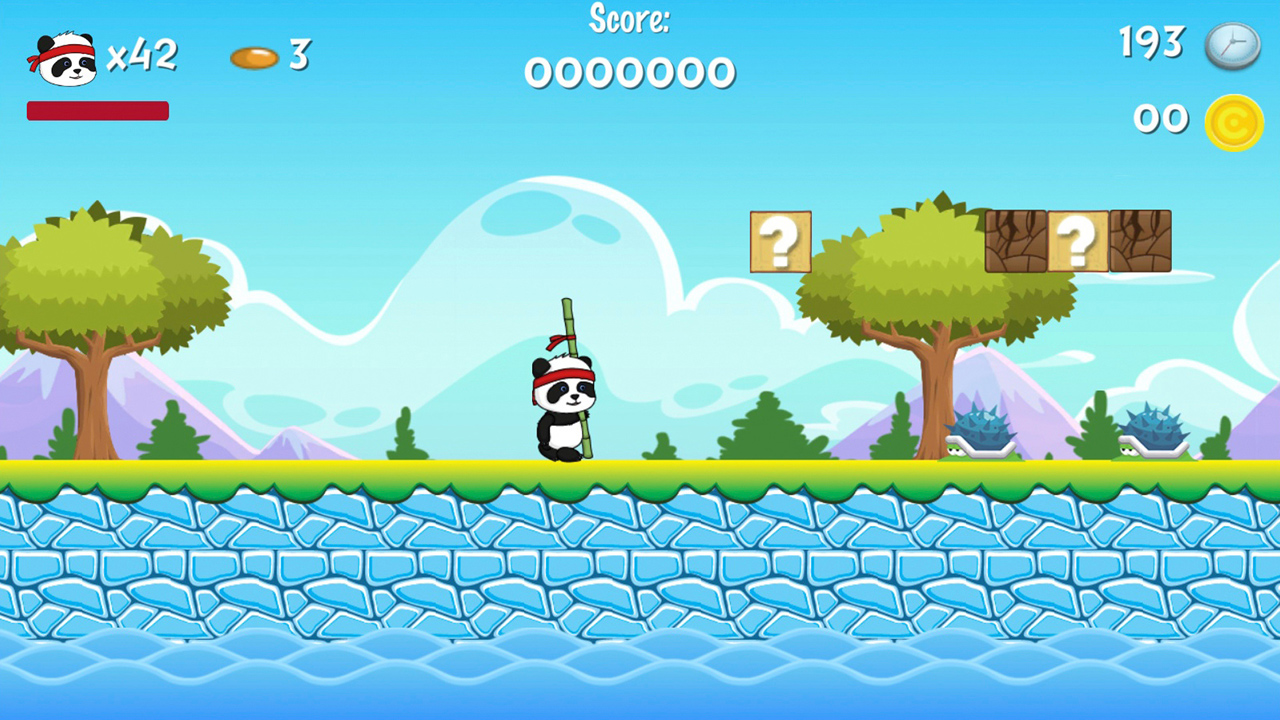The width and height of the screenshot is (1280, 720).
Task: Click the red health bar
Action: pos(97,110)
